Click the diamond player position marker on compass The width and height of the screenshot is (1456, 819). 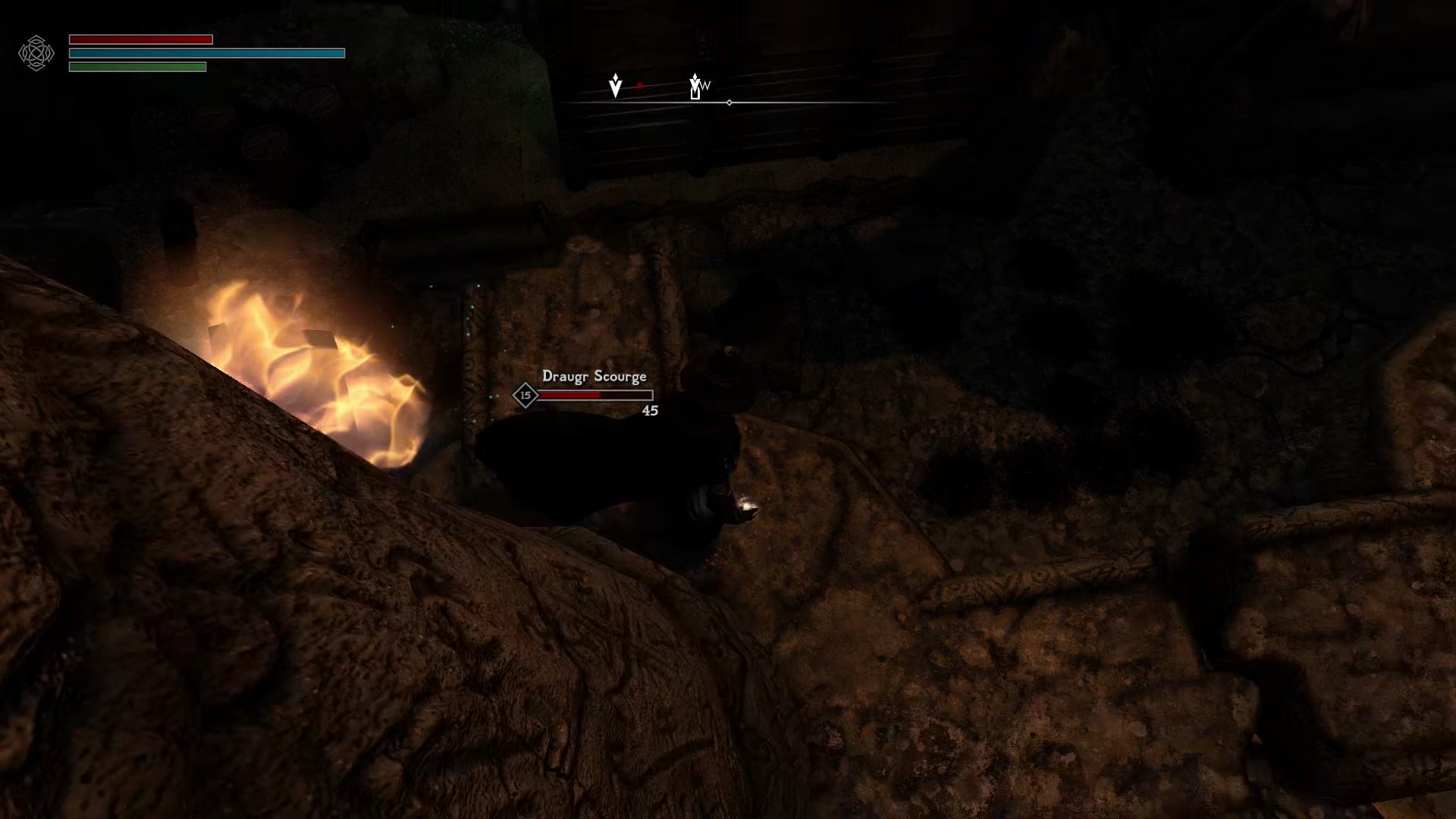[729, 101]
